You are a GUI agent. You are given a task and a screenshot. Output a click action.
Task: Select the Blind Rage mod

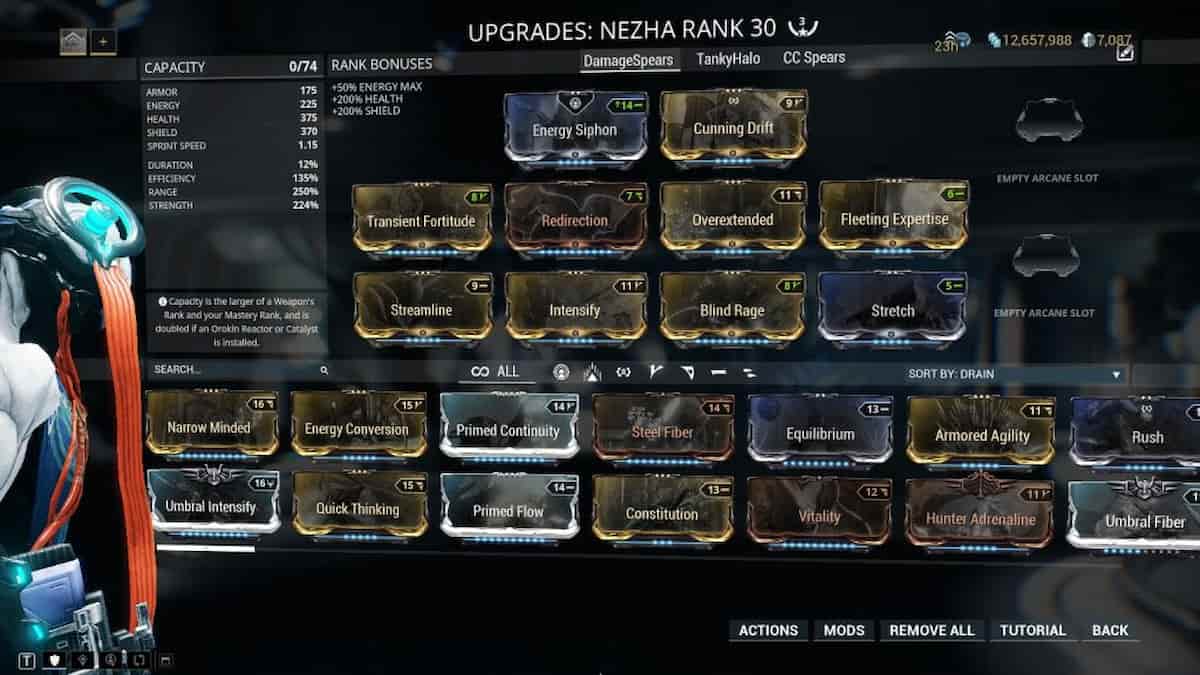point(733,310)
